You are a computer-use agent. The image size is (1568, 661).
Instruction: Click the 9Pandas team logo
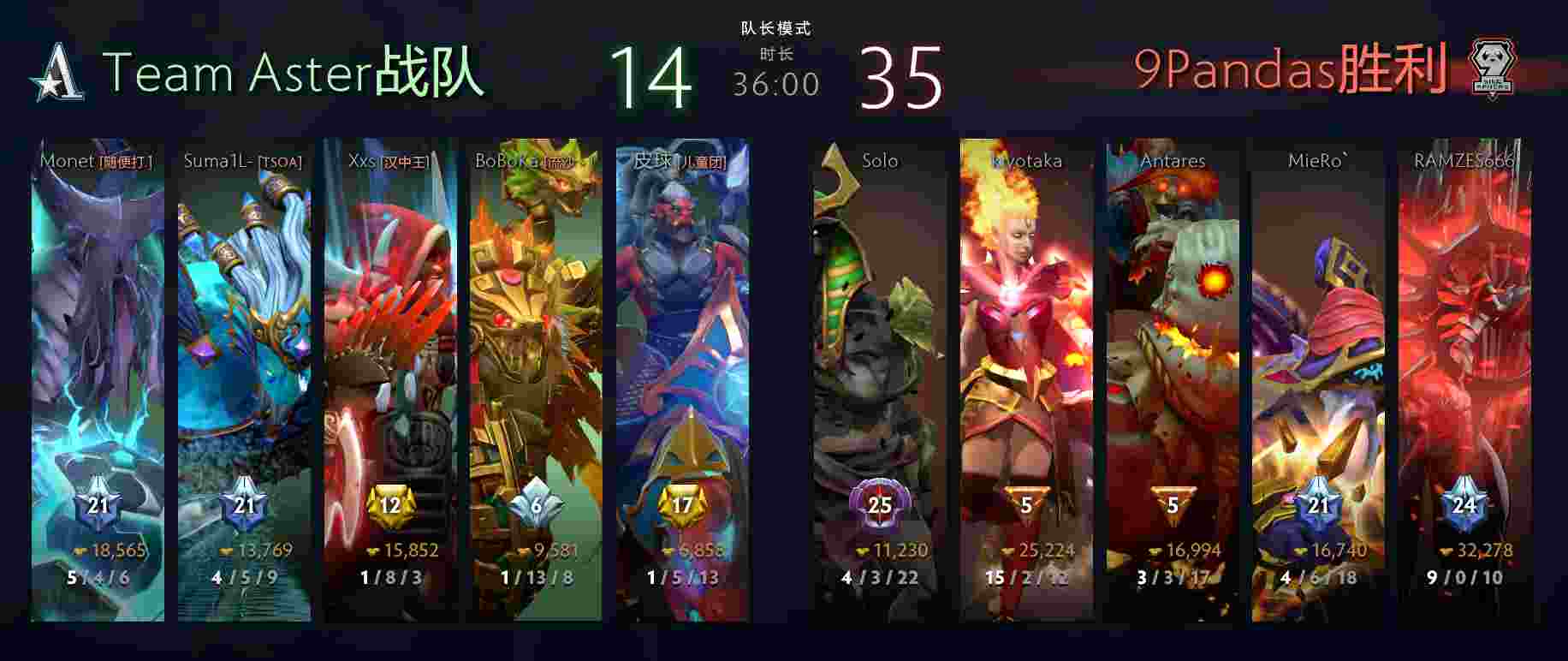[1491, 68]
